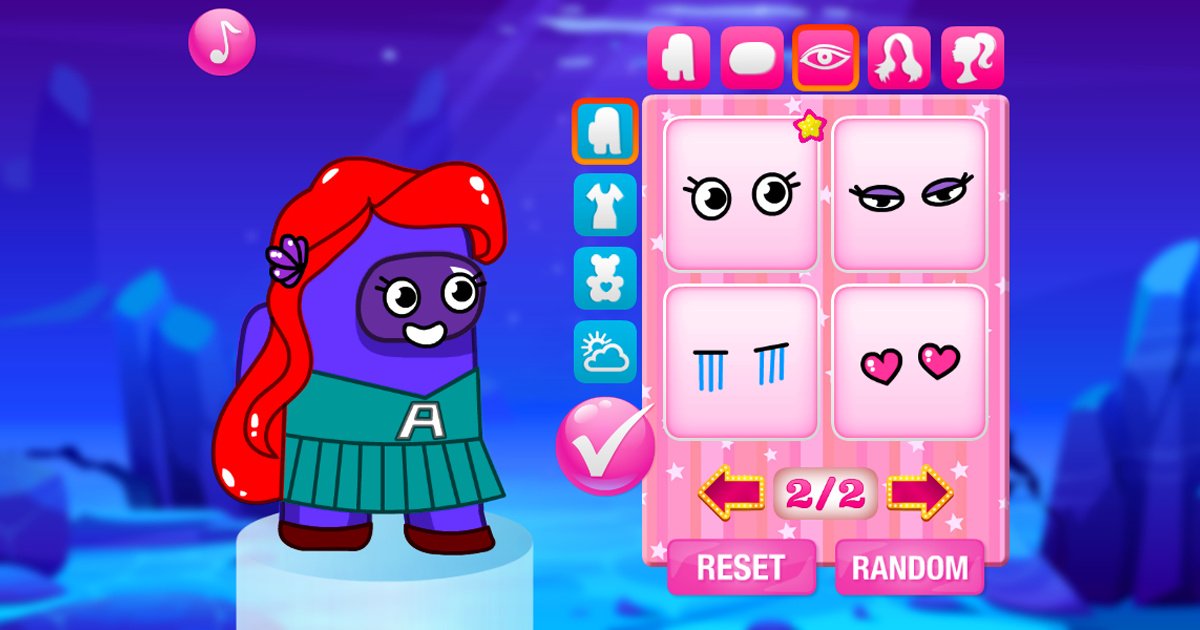Screen dimensions: 1200x630
Task: Confirm with the pink checkmark button
Action: [x=604, y=446]
